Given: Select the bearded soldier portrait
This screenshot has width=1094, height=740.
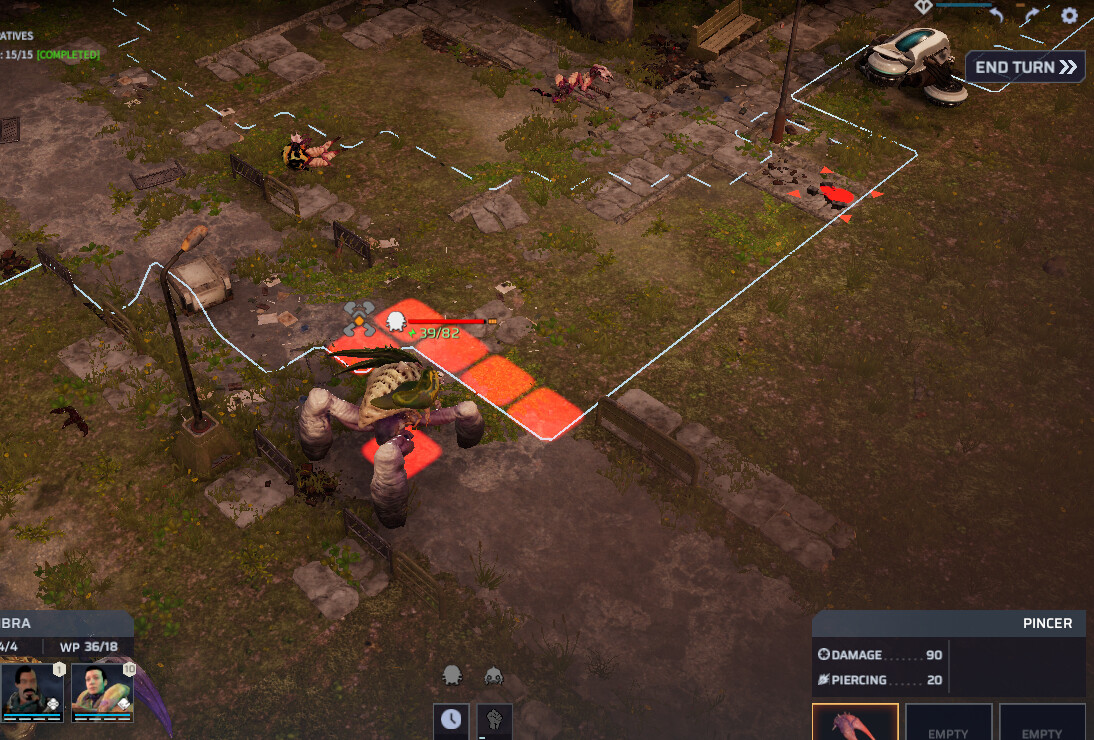Looking at the screenshot, I should pyautogui.click(x=32, y=690).
